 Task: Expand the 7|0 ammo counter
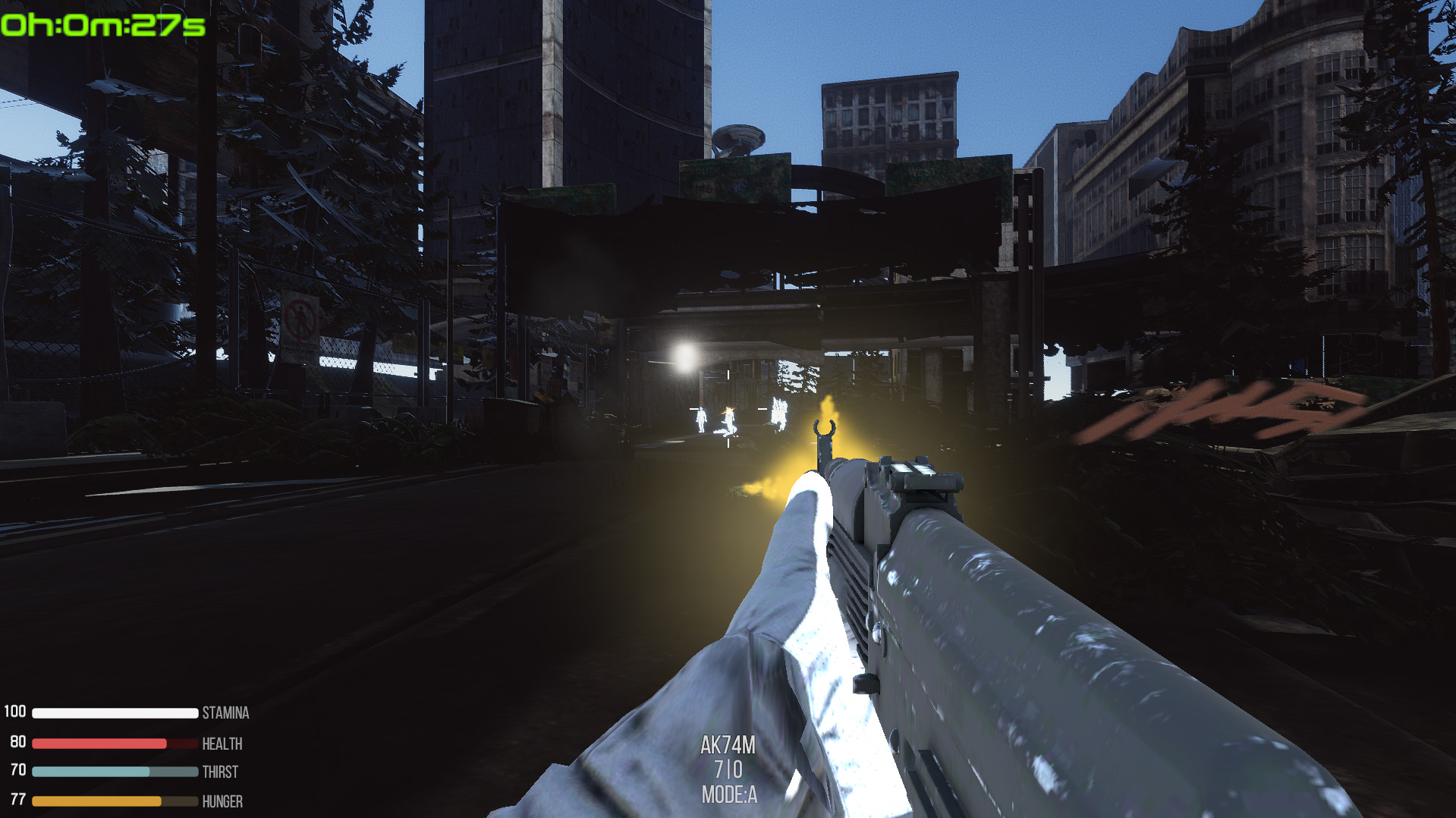[x=729, y=769]
